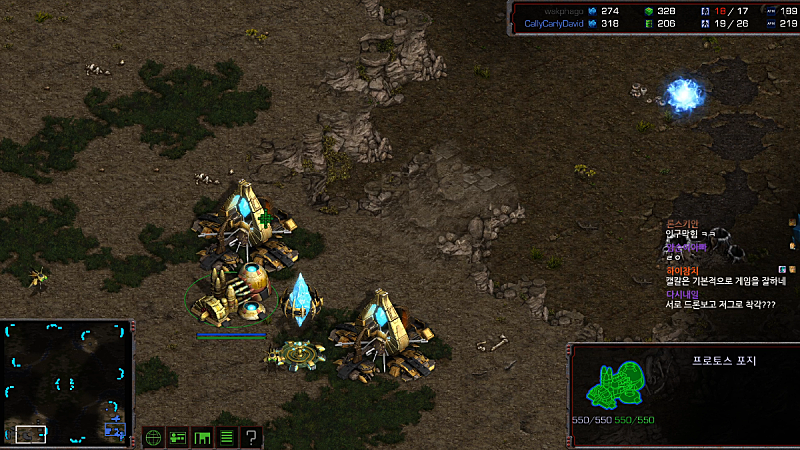Open the question mark help button
Image resolution: width=800 pixels, height=450 pixels.
coord(252,437)
